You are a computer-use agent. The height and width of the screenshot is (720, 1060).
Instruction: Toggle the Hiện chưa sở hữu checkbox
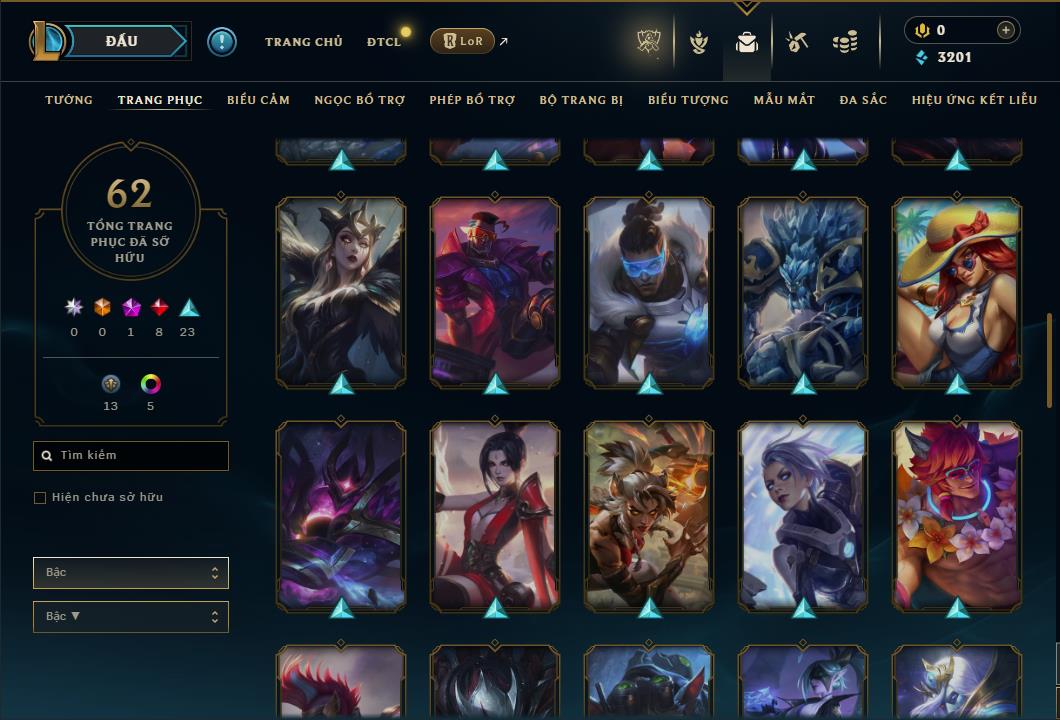[40, 498]
